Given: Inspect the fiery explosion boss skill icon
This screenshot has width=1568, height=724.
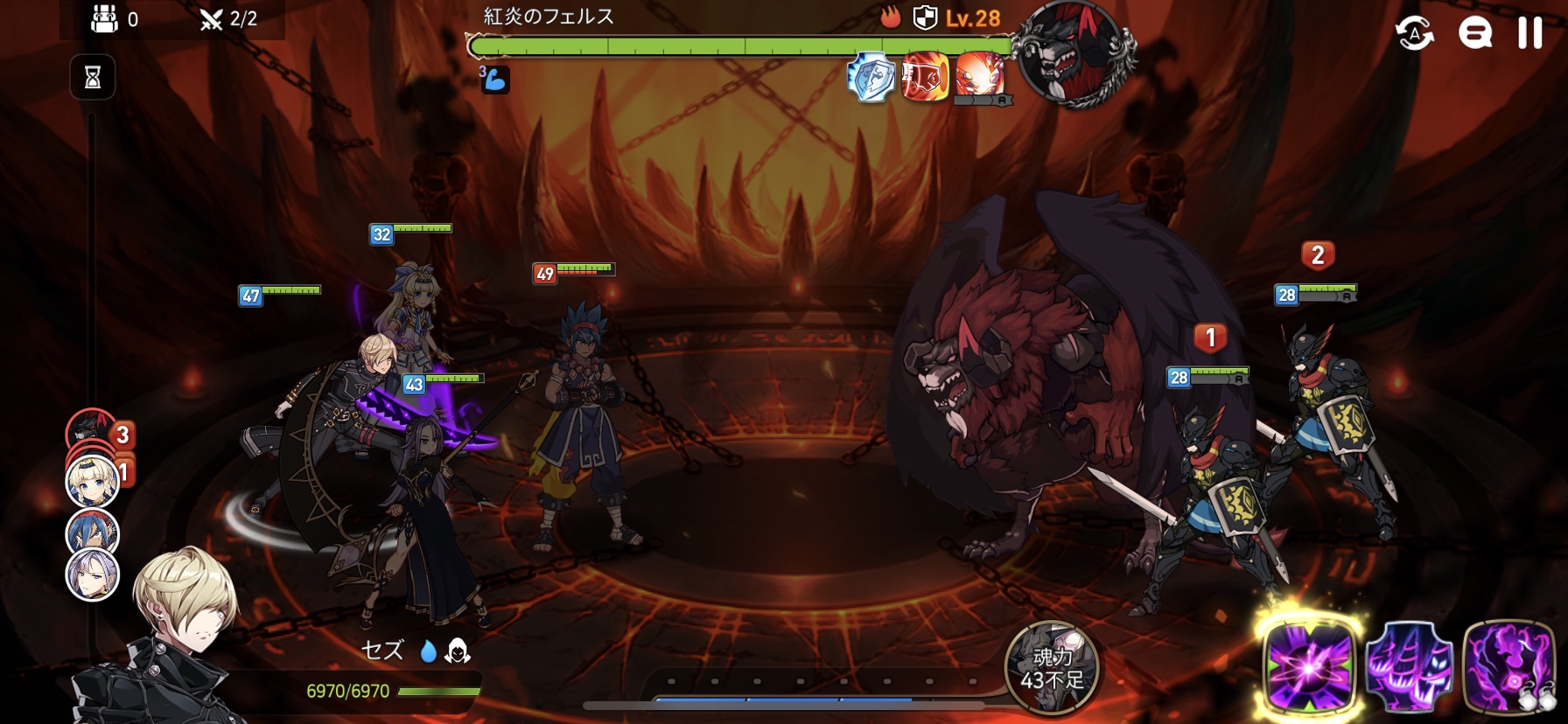Looking at the screenshot, I should tap(979, 75).
